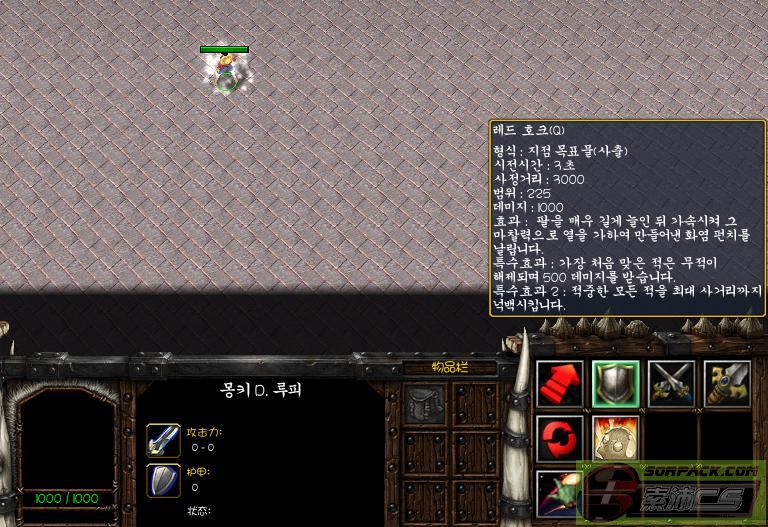768x527 pixels.
Task: Activate the red circular arrows command
Action: click(x=560, y=439)
